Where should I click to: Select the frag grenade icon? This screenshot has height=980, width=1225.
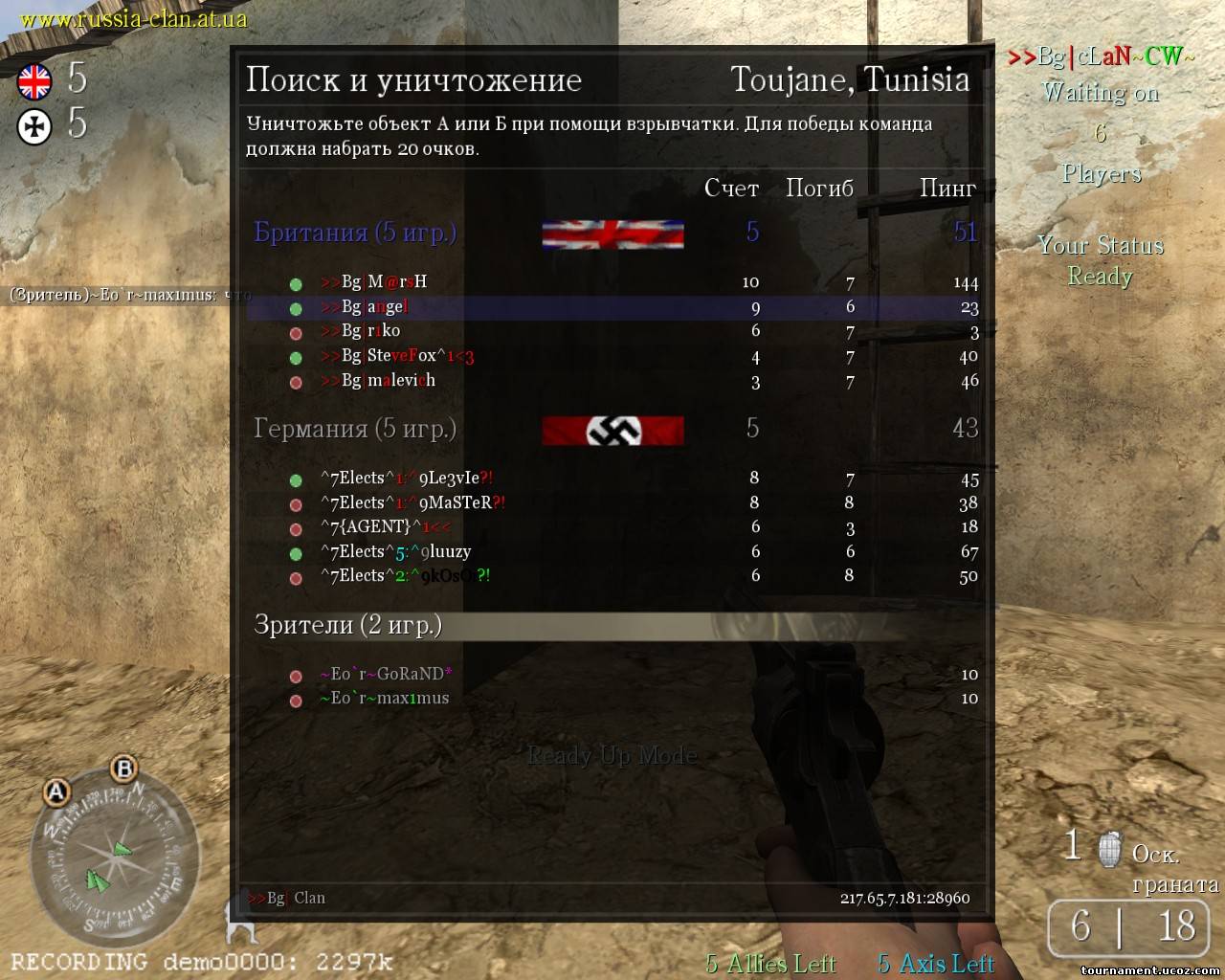coord(1109,848)
